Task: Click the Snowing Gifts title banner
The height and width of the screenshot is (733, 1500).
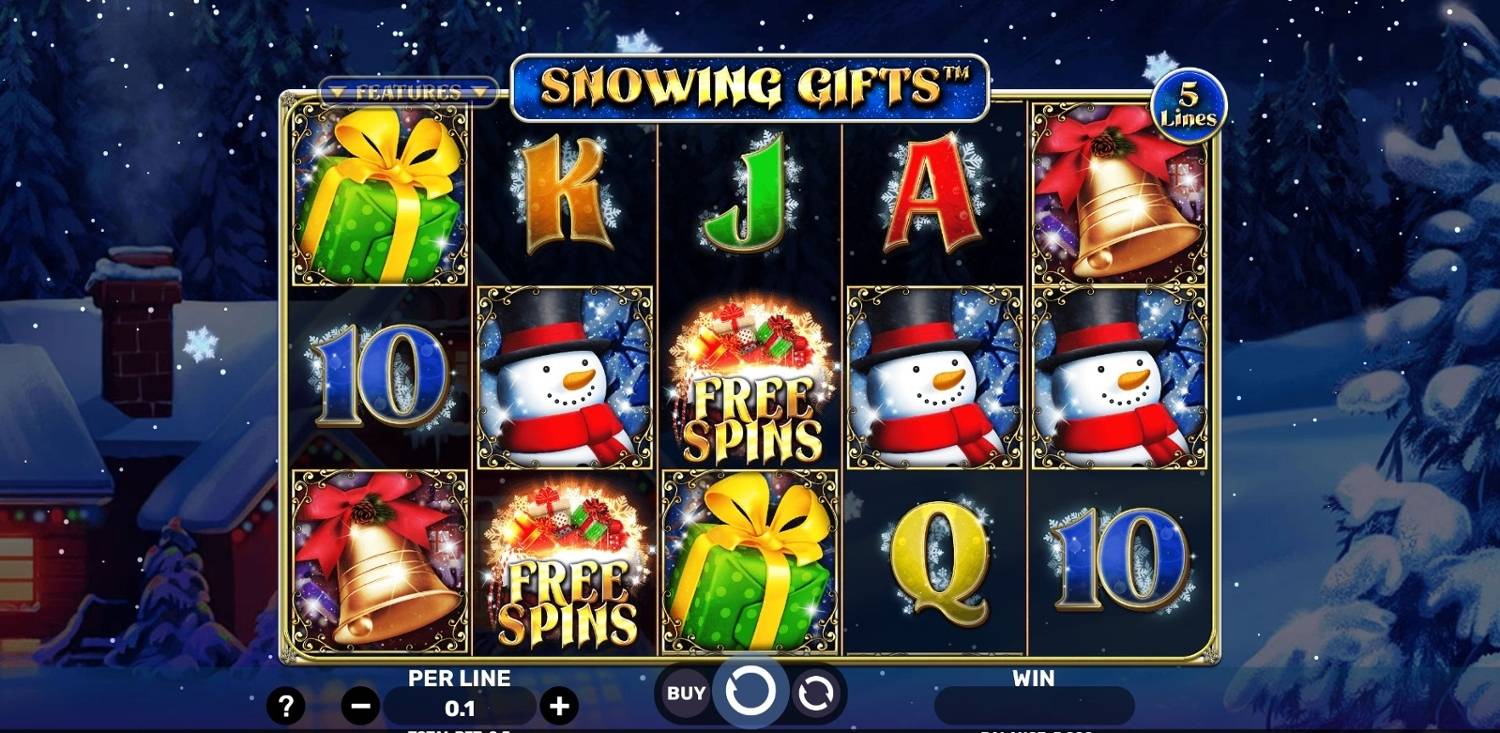Action: coord(747,86)
